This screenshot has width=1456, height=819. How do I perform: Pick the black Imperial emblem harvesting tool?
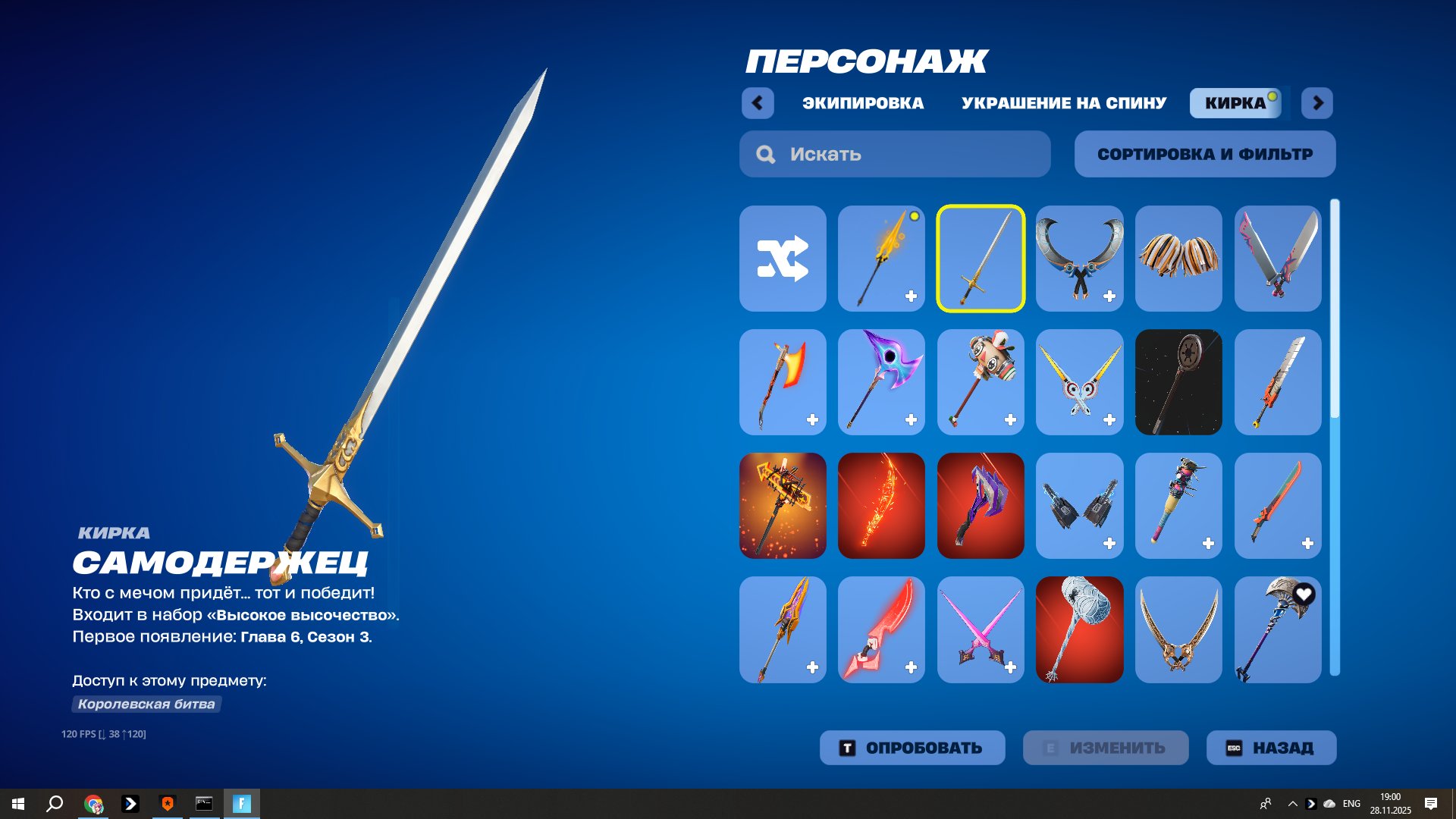tap(1178, 382)
